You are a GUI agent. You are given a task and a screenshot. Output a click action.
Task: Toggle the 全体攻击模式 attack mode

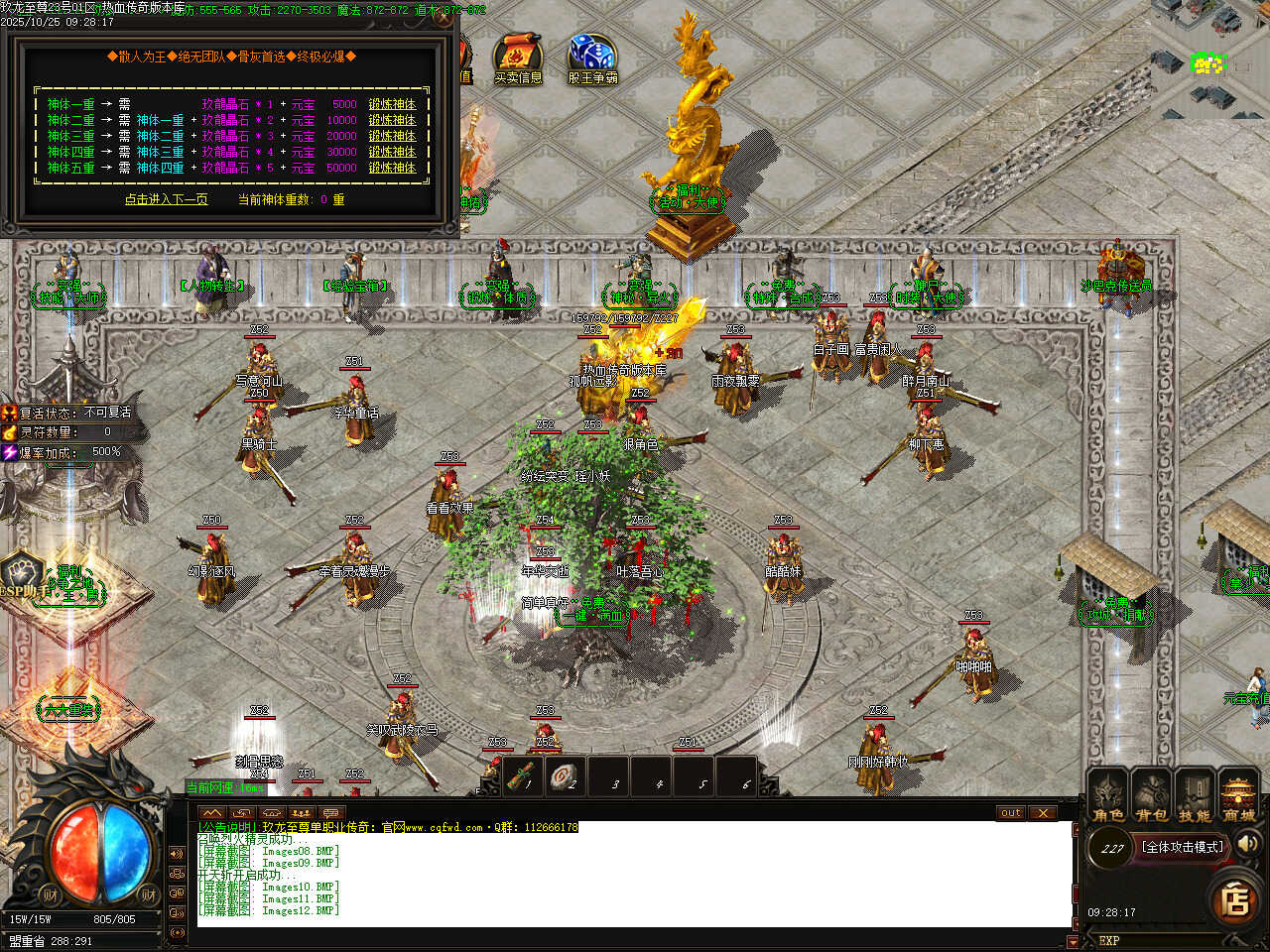tap(1183, 847)
